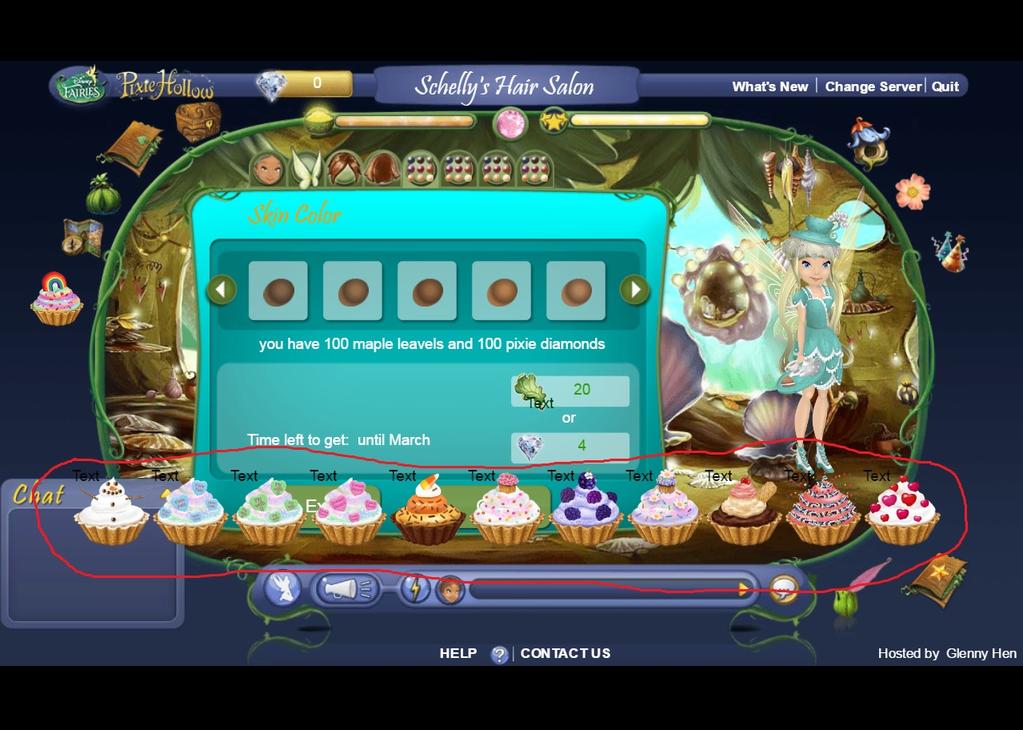Open the Help page
The image size is (1023, 730).
click(458, 653)
